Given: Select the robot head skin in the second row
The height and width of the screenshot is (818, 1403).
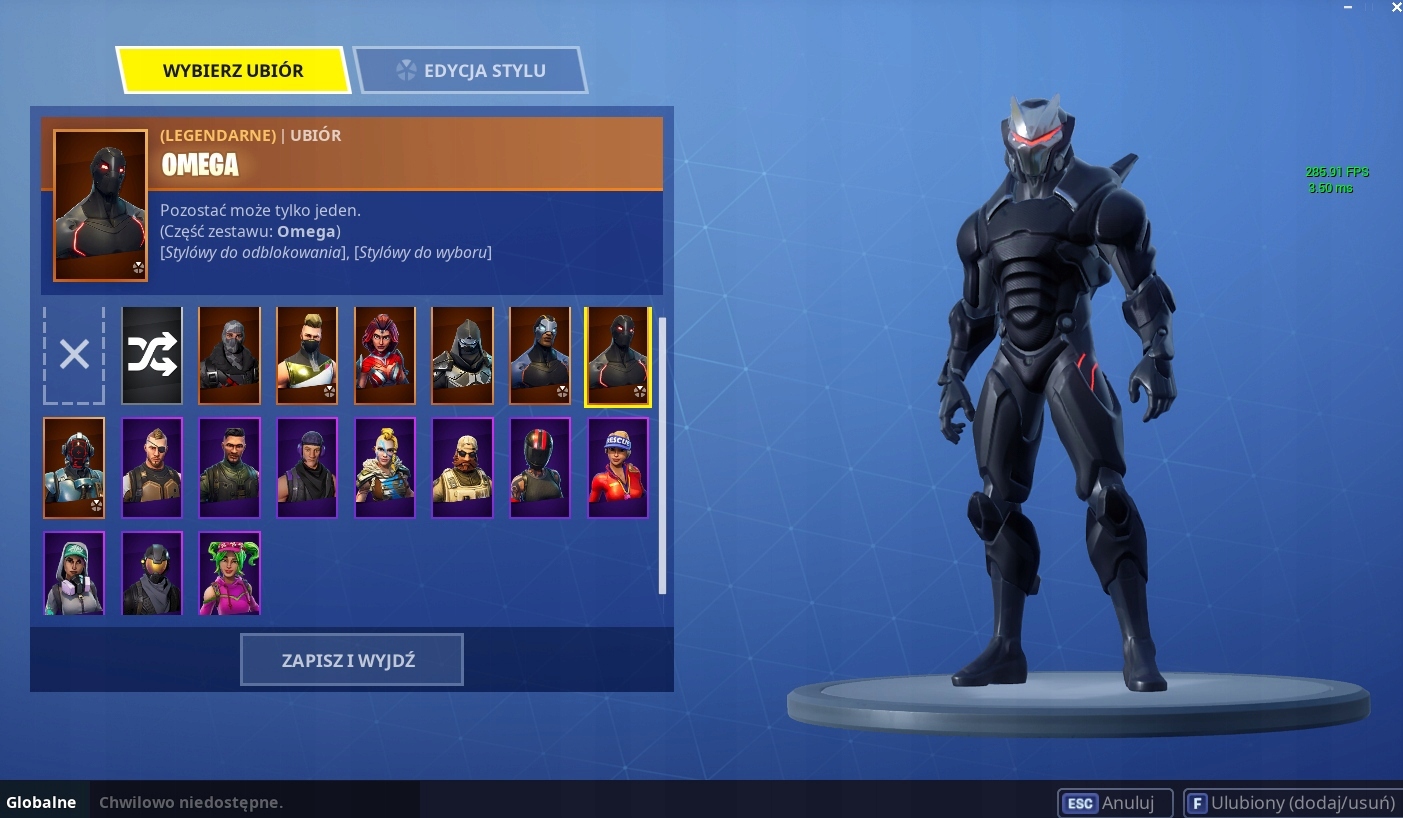Looking at the screenshot, I should [x=74, y=467].
